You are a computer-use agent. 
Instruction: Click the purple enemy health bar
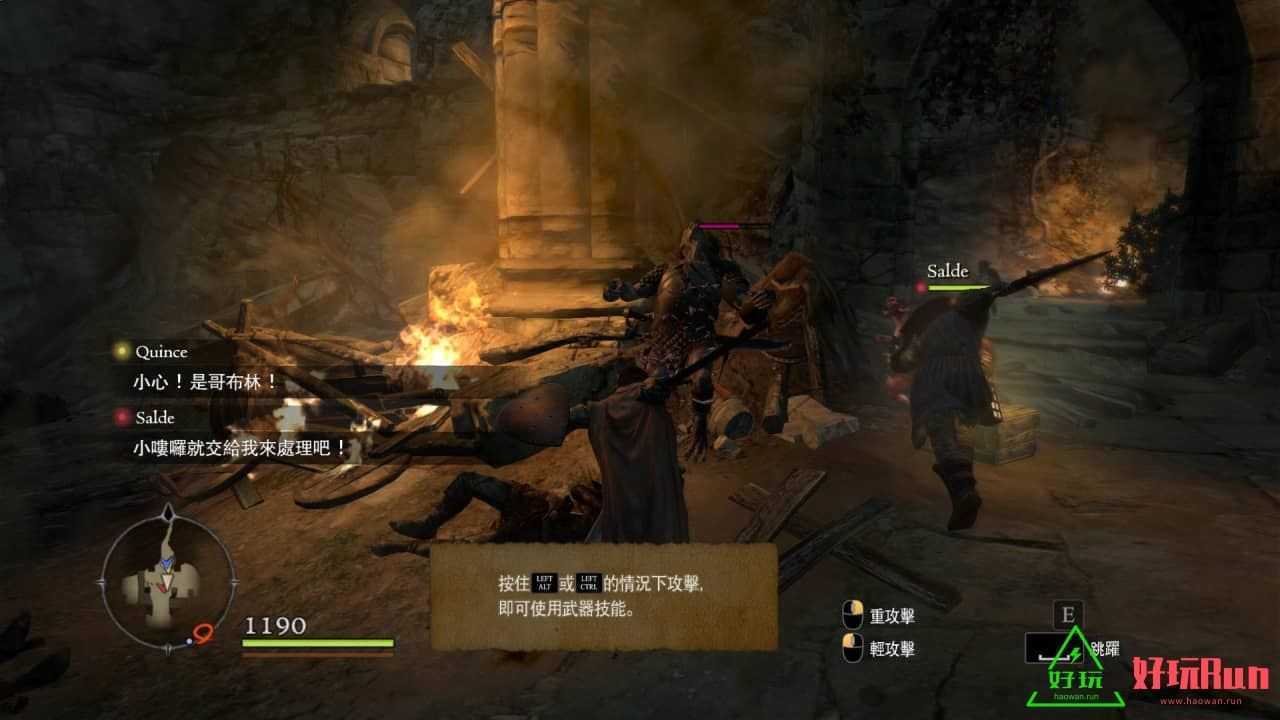[720, 227]
